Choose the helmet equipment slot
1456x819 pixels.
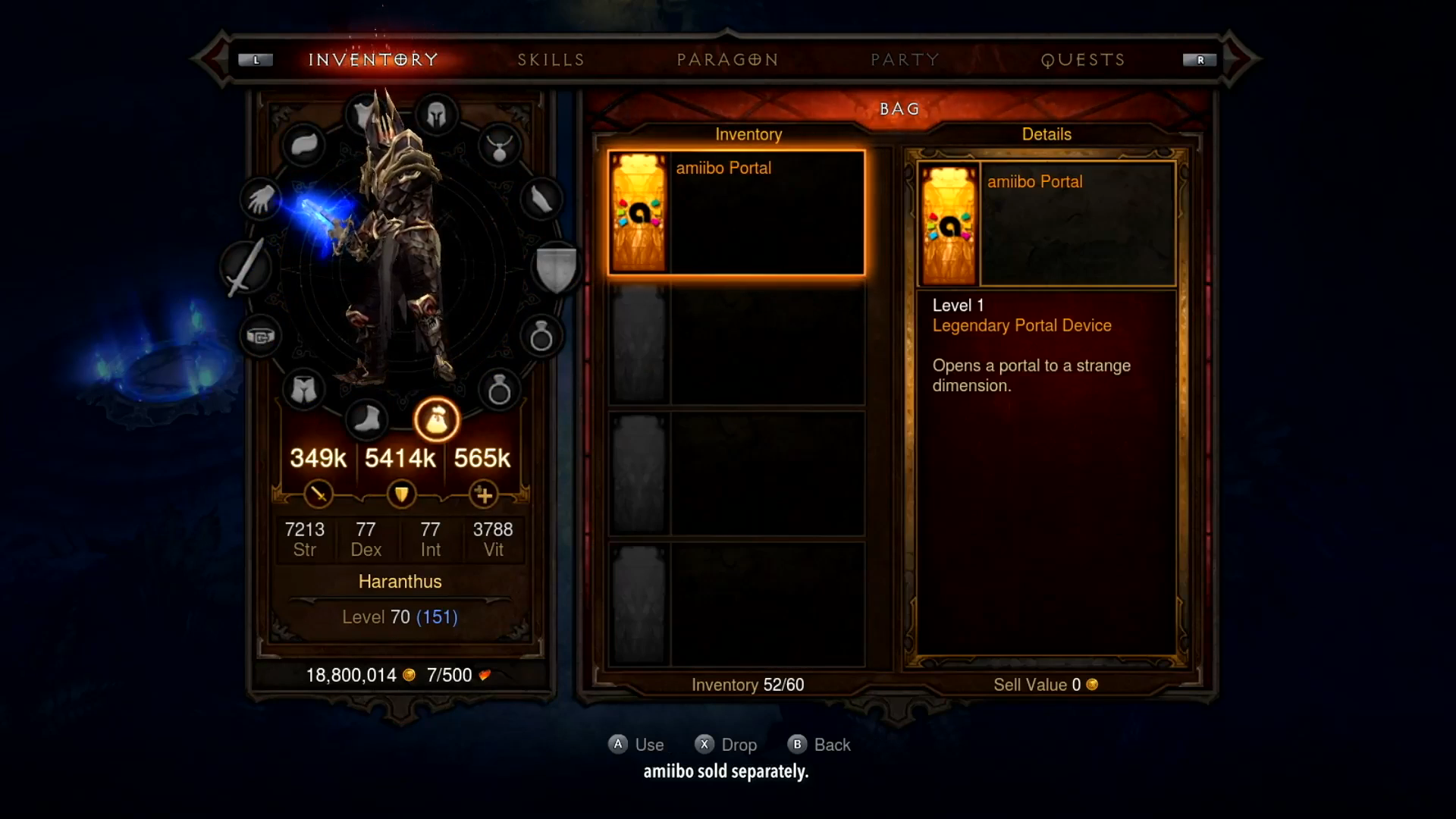tap(436, 115)
